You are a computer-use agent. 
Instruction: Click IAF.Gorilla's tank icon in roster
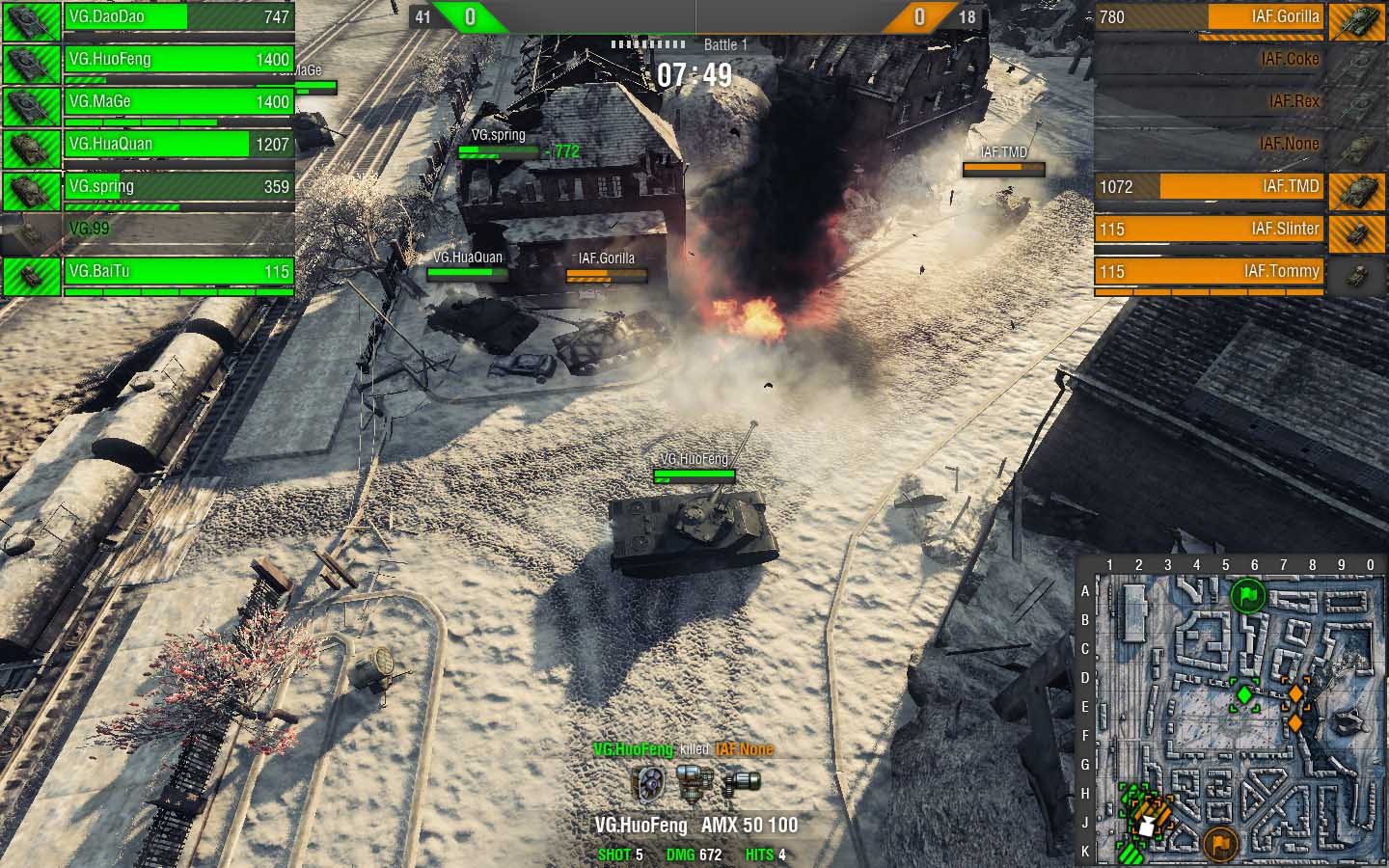click(1356, 19)
